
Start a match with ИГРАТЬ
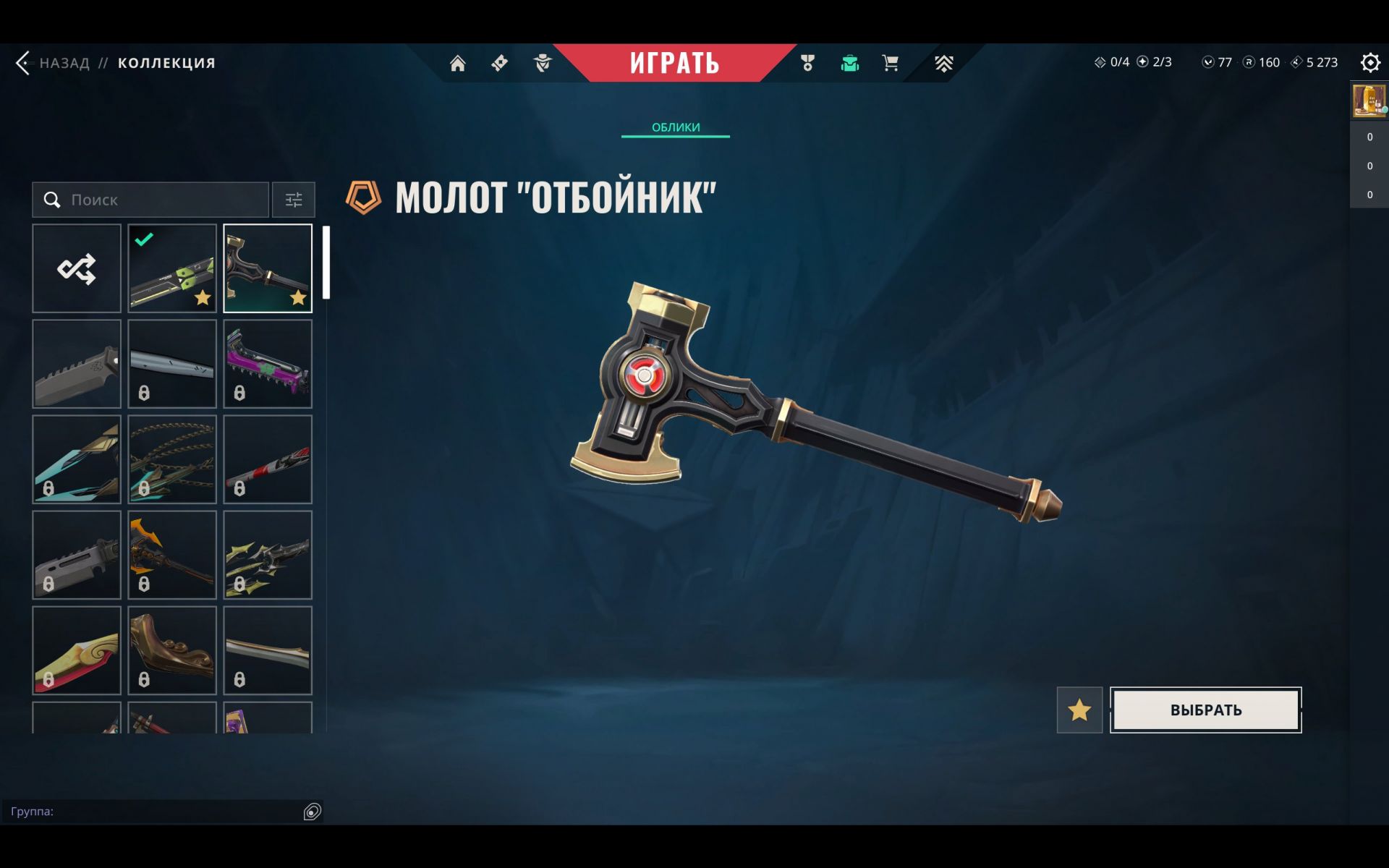pos(674,63)
